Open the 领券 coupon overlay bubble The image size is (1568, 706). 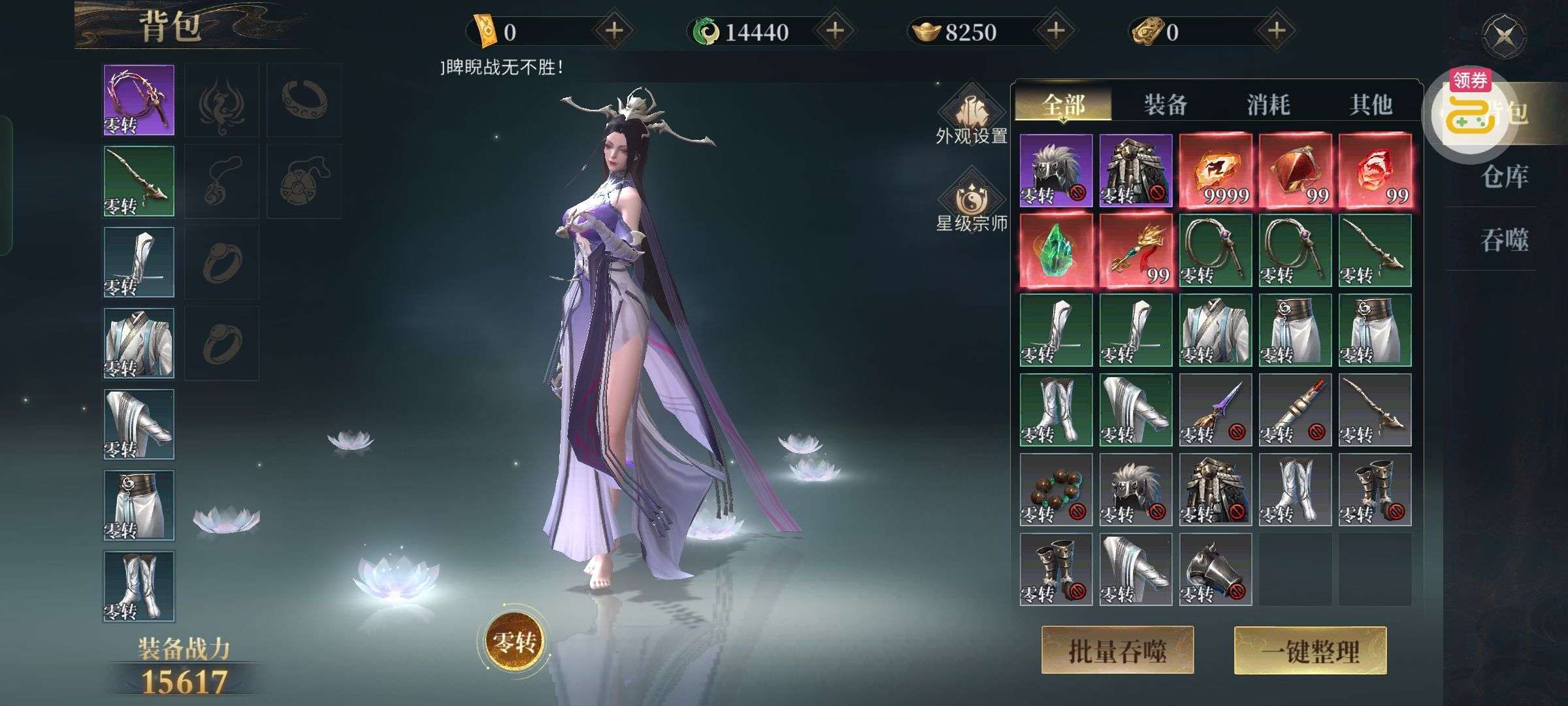coord(1470,111)
